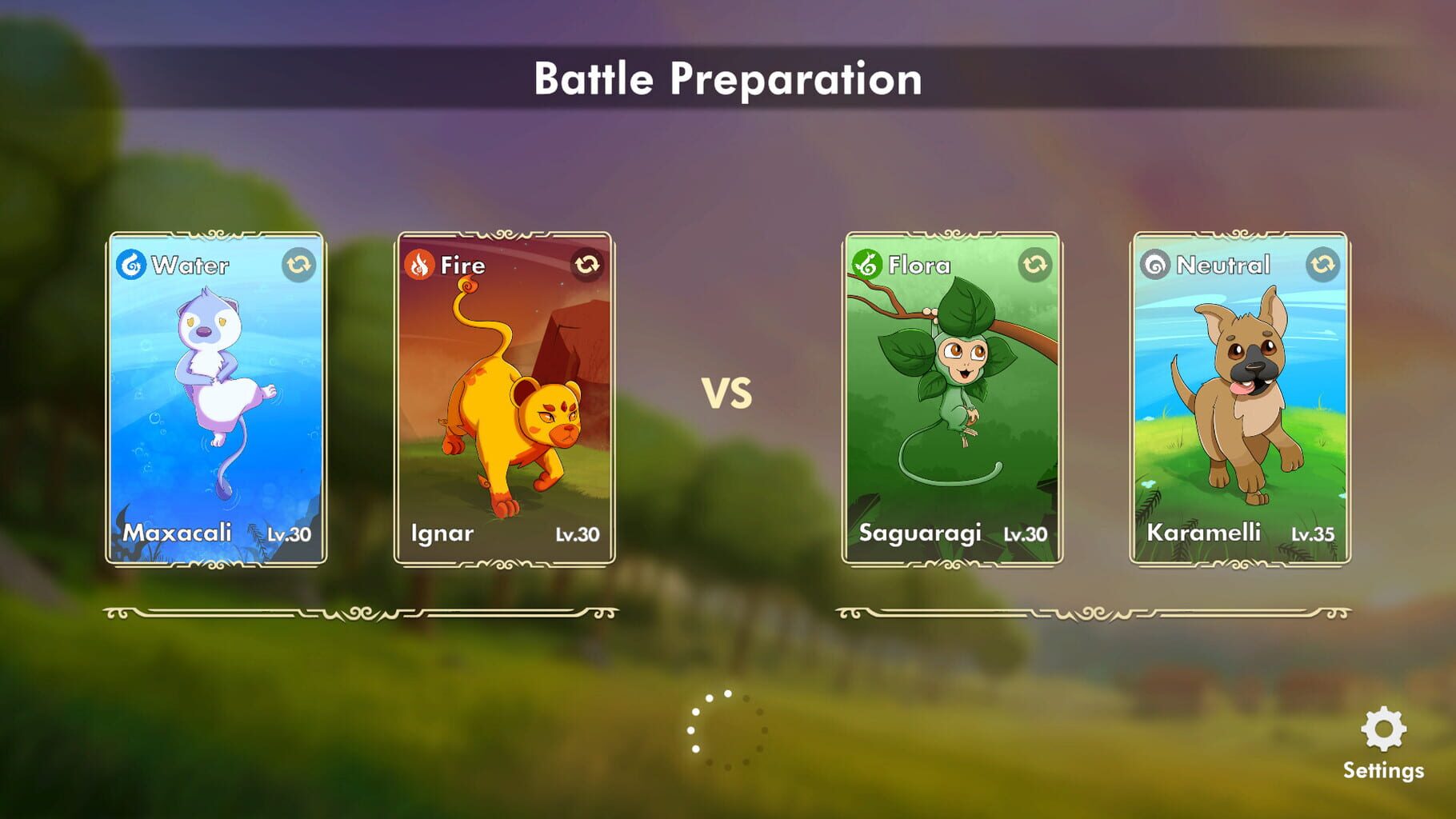This screenshot has width=1456, height=819.
Task: Swap out Ignar using its refresh button
Action: pos(586,266)
